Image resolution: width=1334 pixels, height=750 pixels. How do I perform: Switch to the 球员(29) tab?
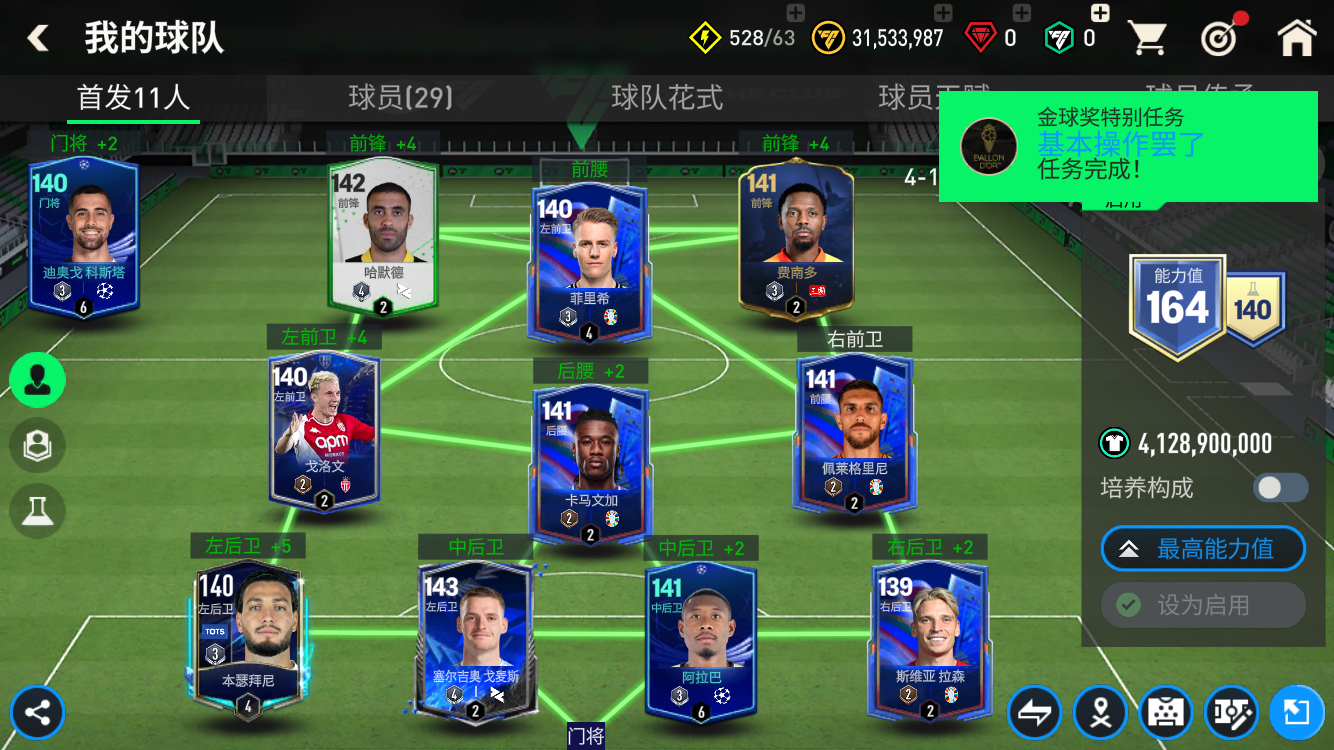pos(400,97)
